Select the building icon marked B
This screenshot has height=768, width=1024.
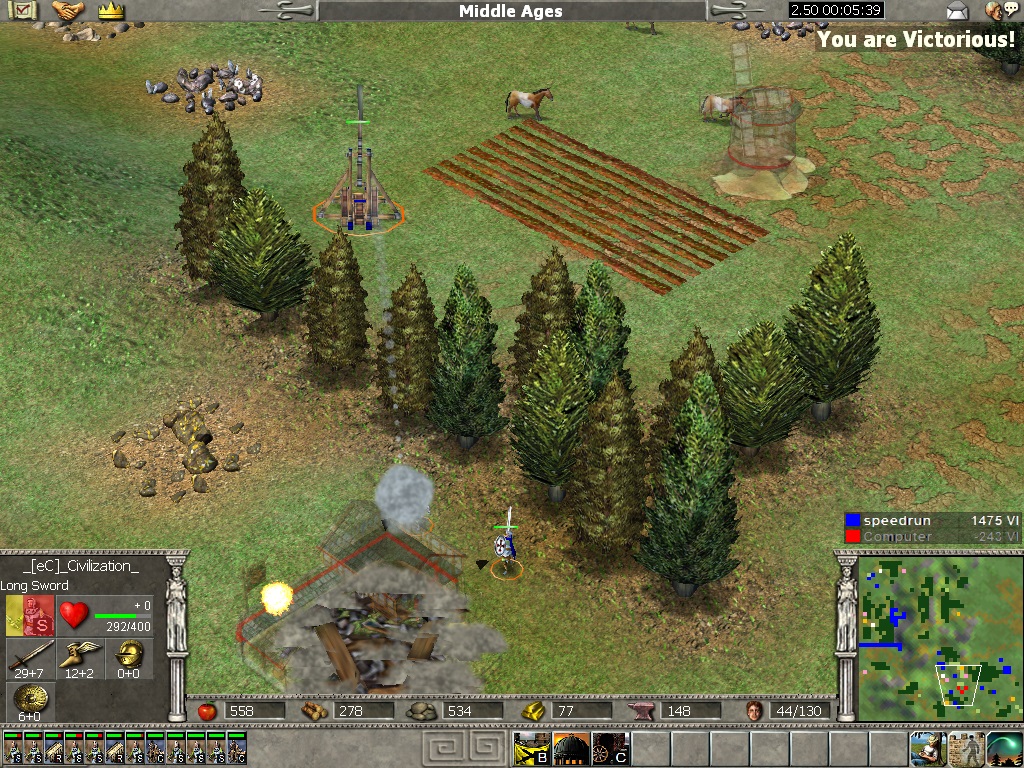(x=531, y=749)
